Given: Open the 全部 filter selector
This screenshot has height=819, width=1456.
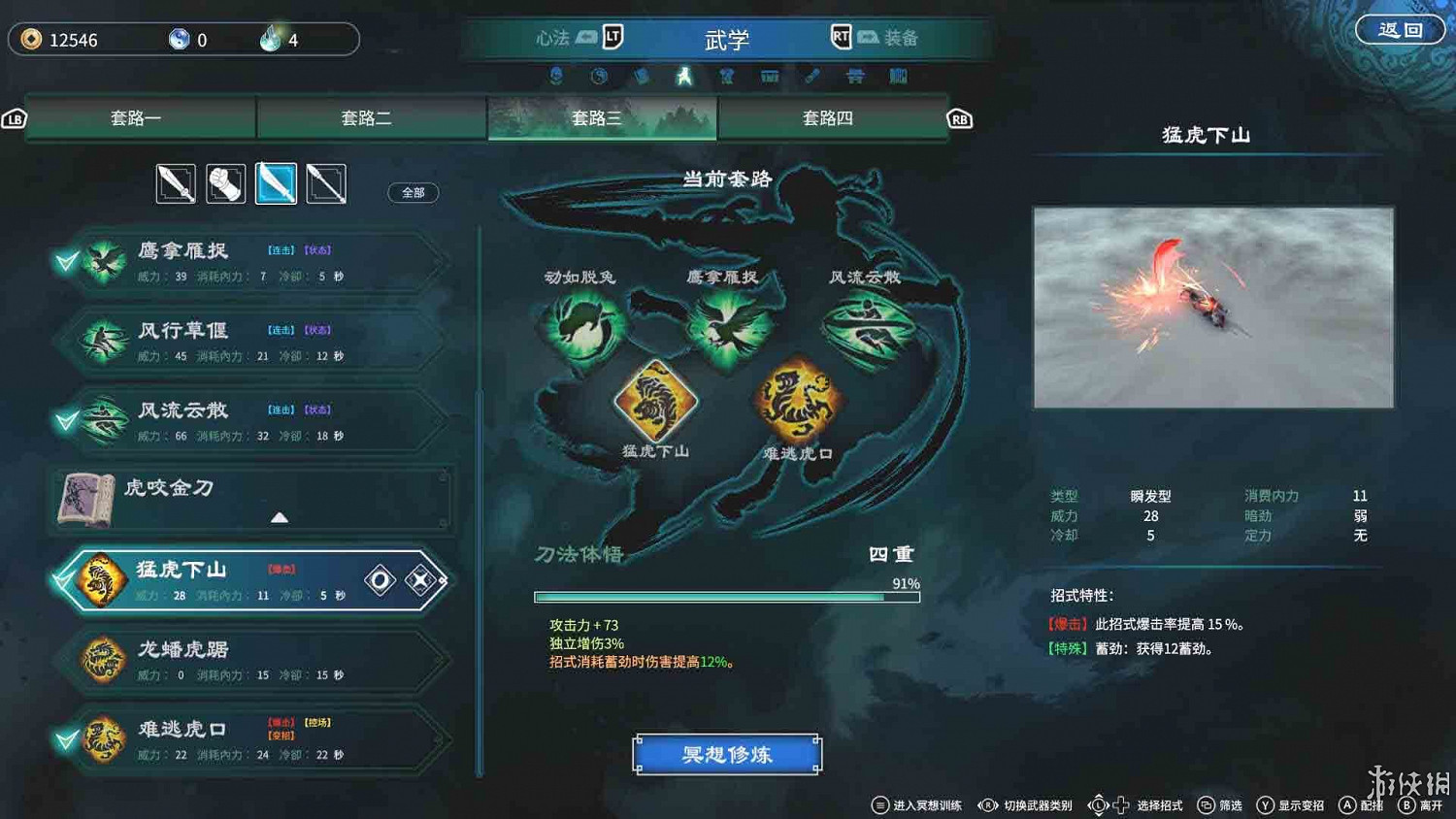Looking at the screenshot, I should pyautogui.click(x=412, y=192).
